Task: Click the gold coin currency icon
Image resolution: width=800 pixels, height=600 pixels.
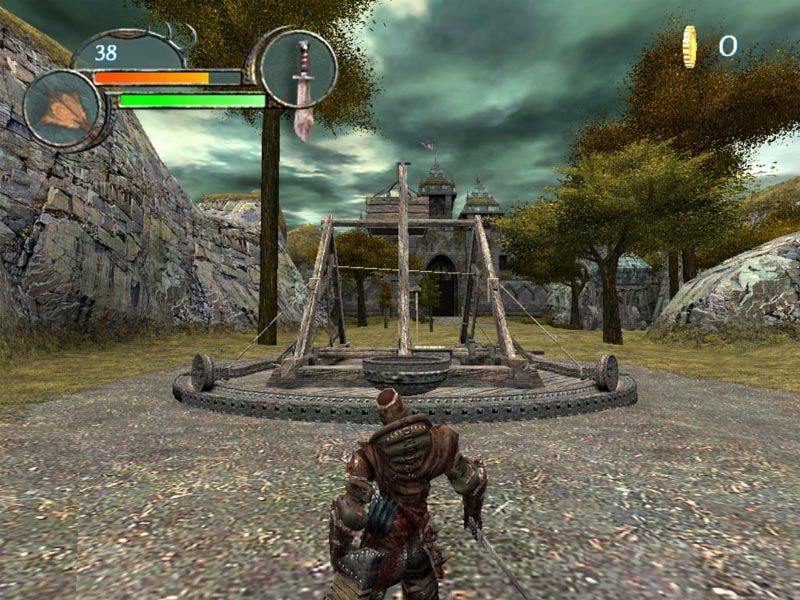Action: 689,47
